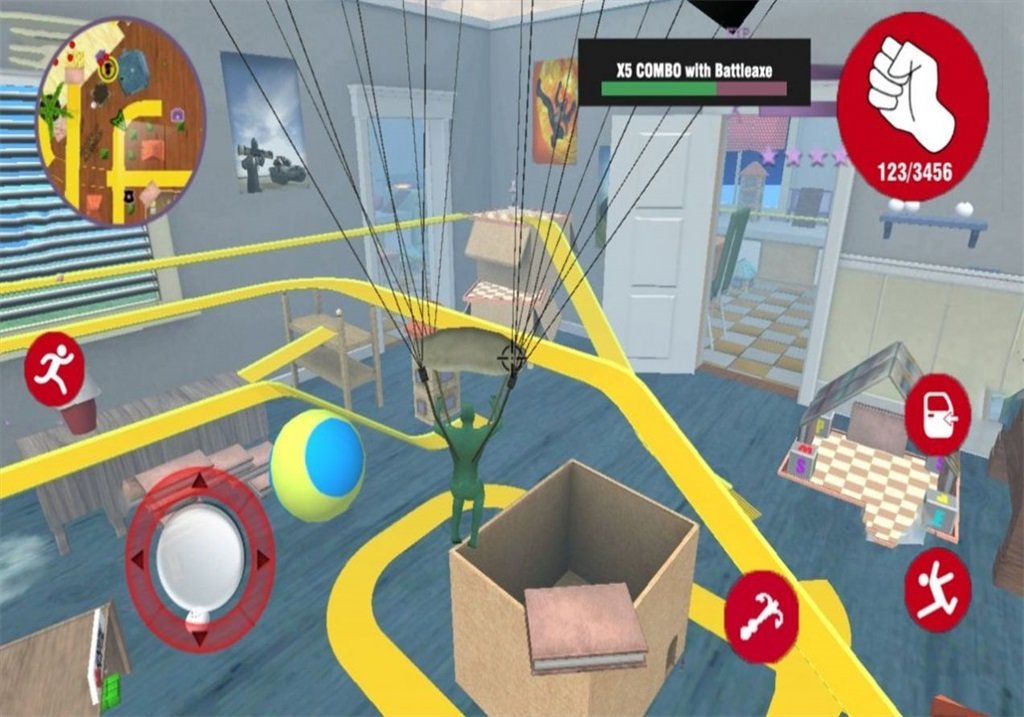Activate the grappling hook button
The height and width of the screenshot is (717, 1024).
[x=761, y=617]
